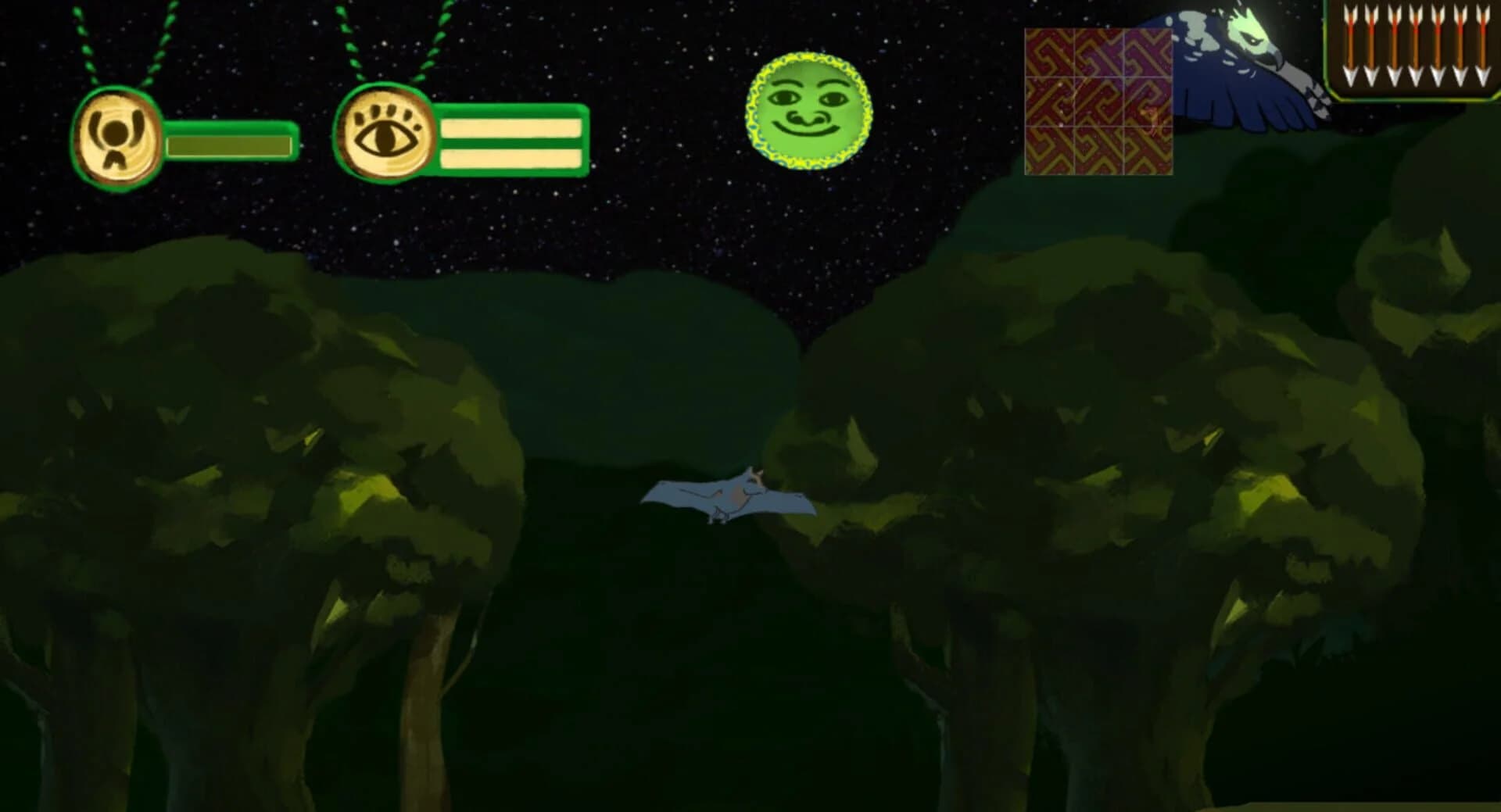Toggle the center kené pattern tile
The image size is (1501, 812).
pos(1098,102)
